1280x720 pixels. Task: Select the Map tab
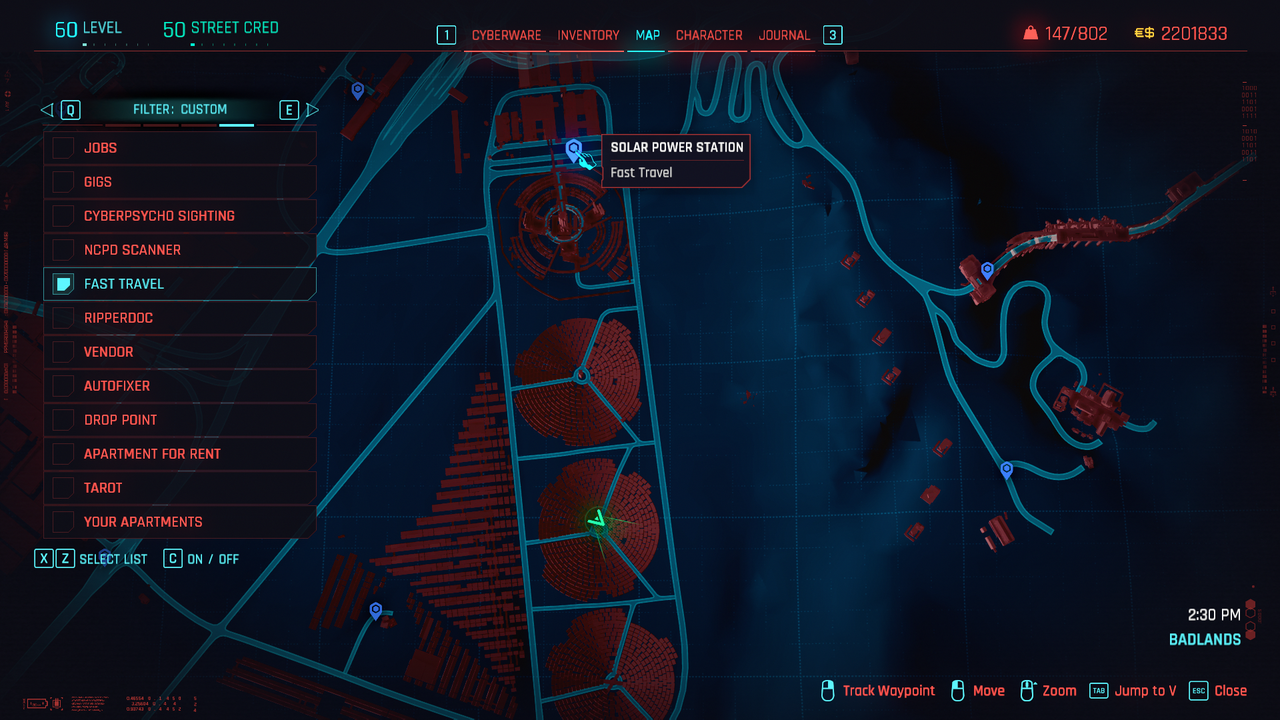click(647, 35)
